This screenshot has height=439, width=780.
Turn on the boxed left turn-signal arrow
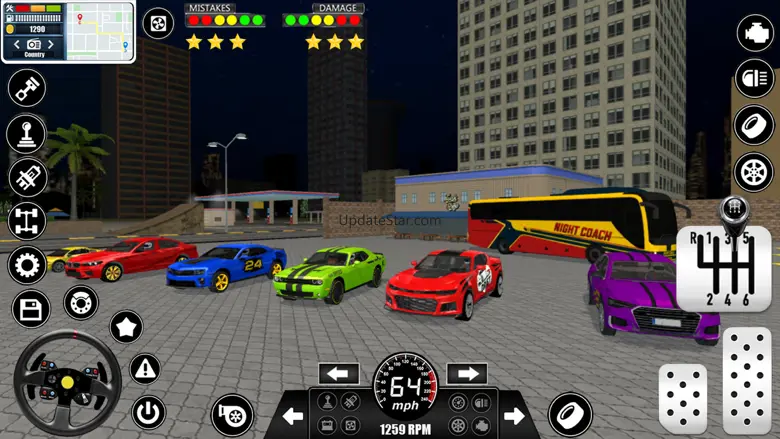[339, 374]
